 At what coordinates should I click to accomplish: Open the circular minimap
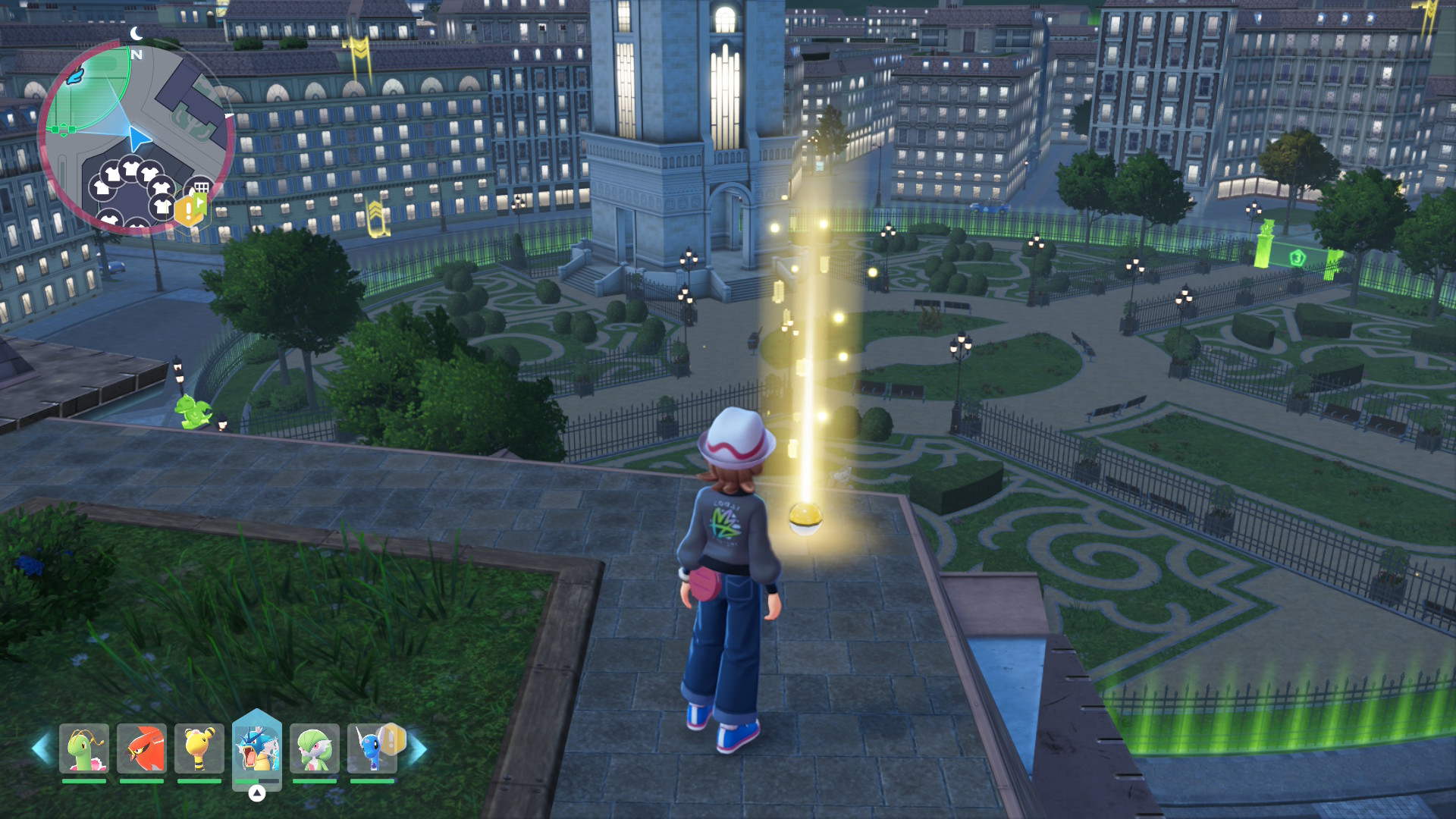pos(136,138)
